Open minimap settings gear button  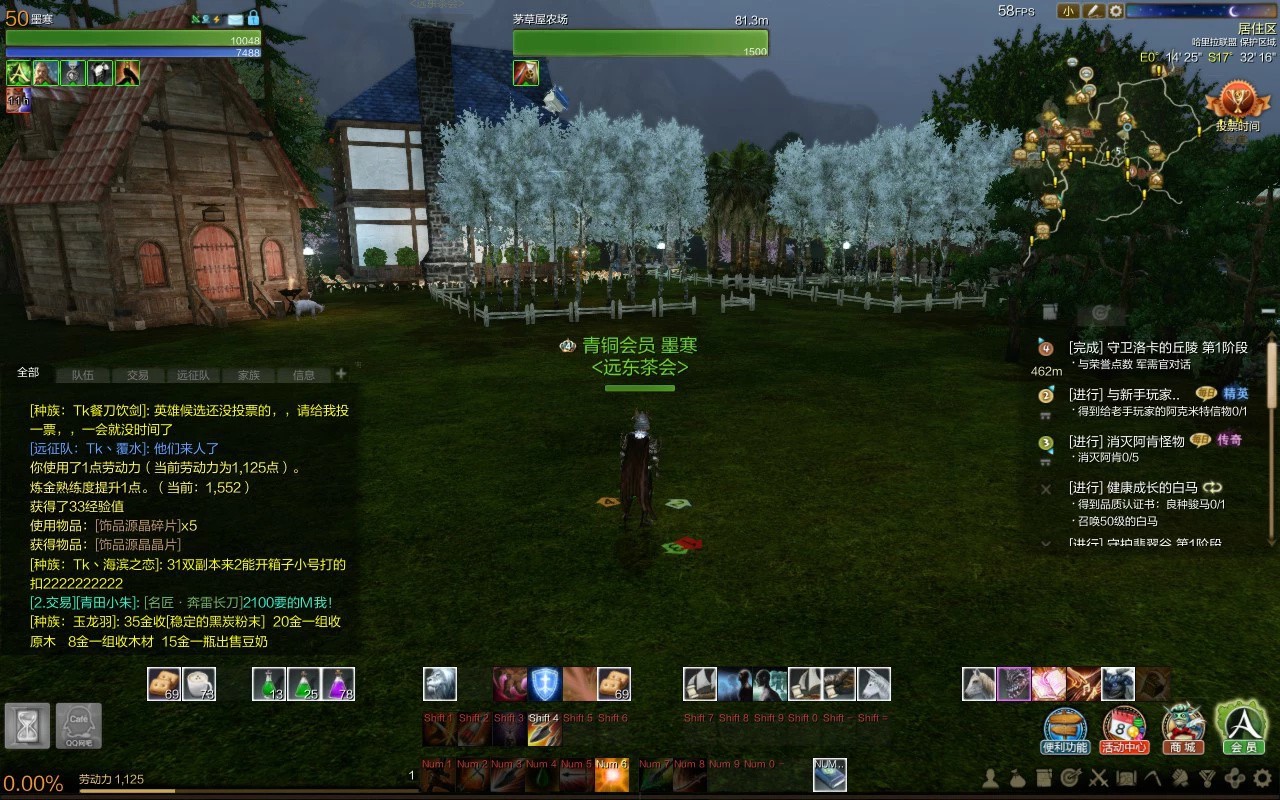(x=1116, y=11)
